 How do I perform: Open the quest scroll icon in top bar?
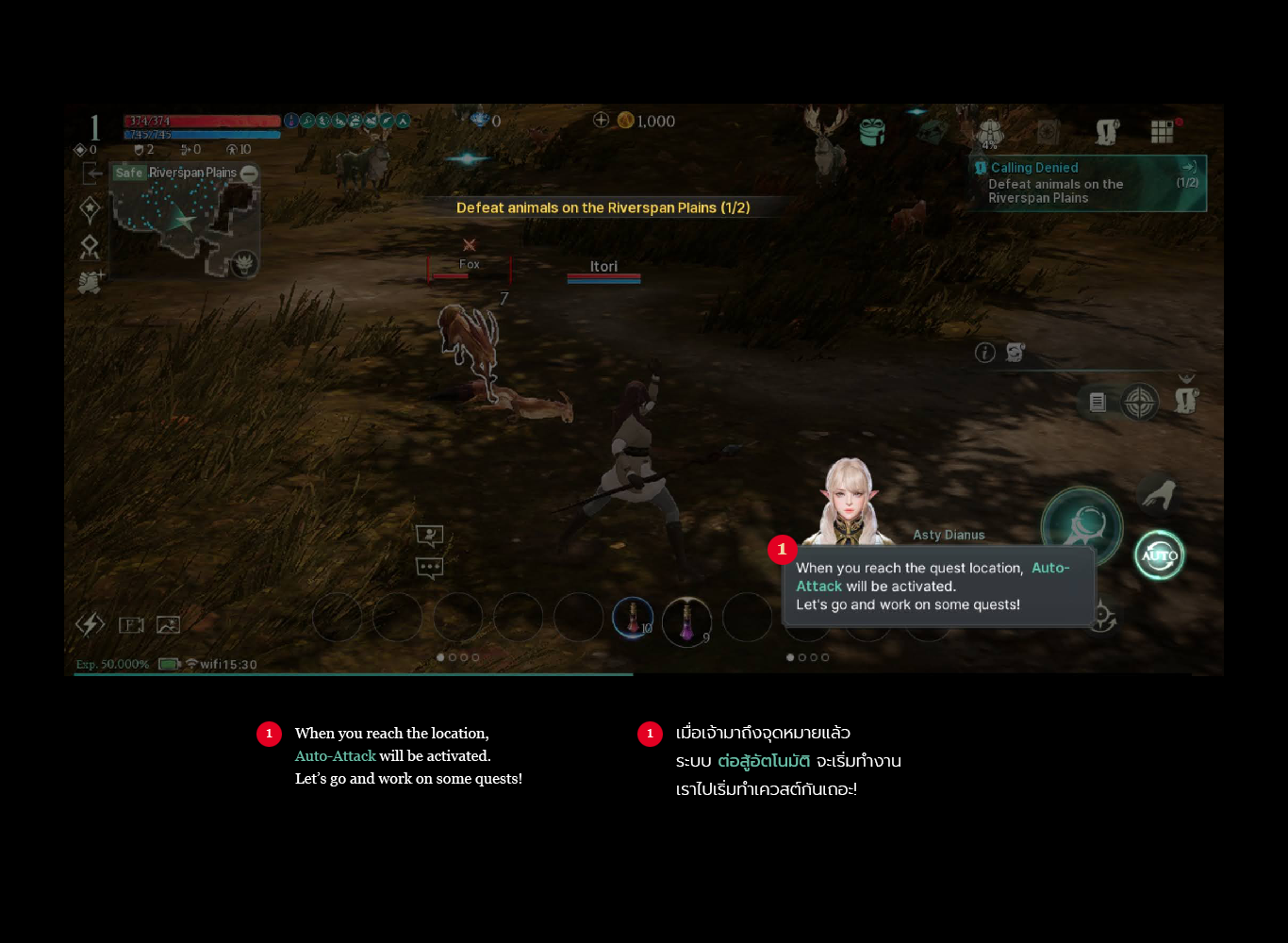(1106, 132)
